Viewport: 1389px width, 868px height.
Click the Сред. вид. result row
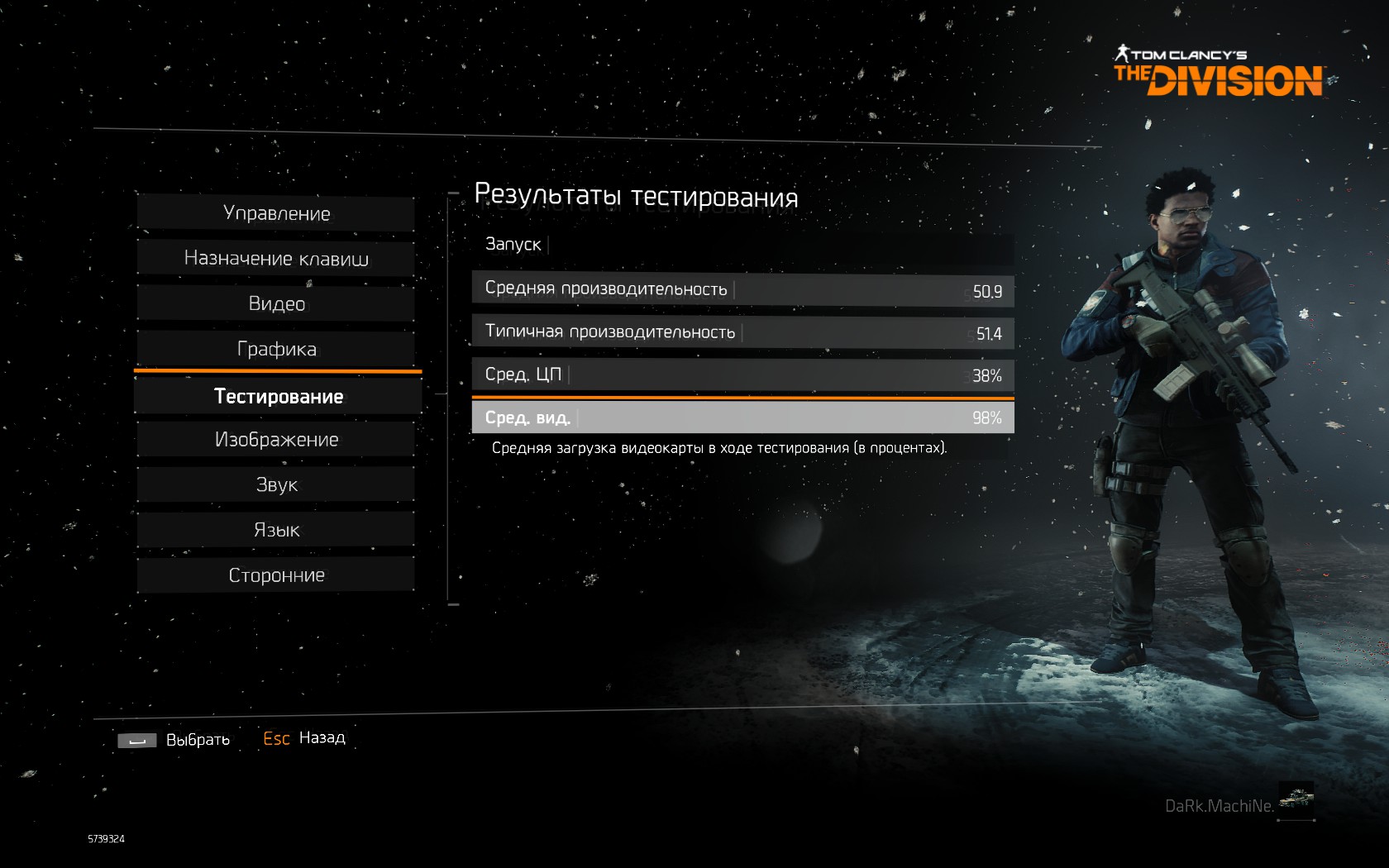742,417
